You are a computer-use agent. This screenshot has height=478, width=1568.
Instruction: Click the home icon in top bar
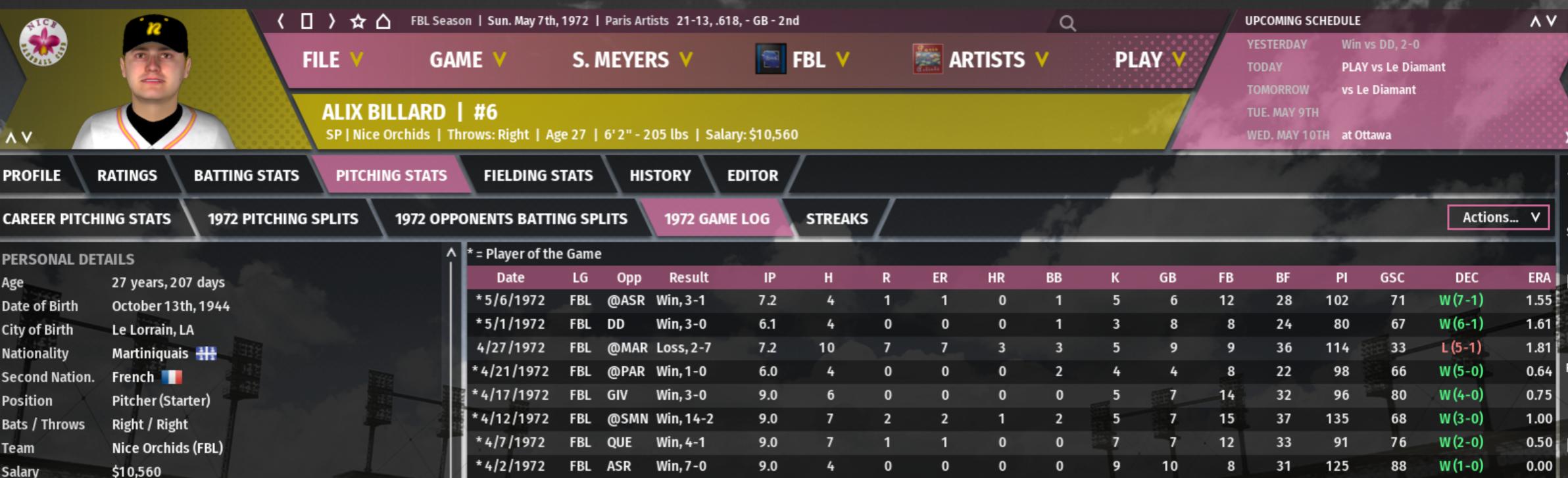pos(383,21)
